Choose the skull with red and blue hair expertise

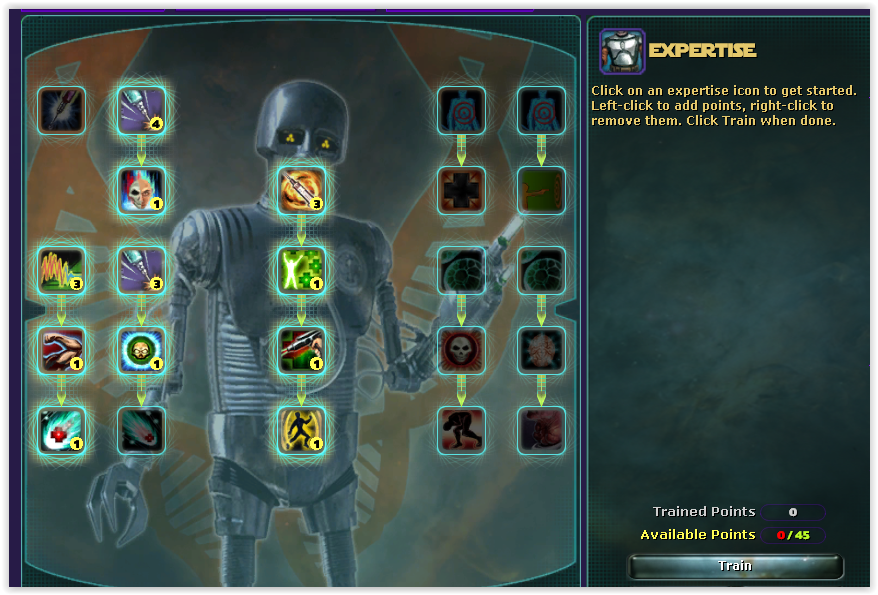(x=141, y=190)
